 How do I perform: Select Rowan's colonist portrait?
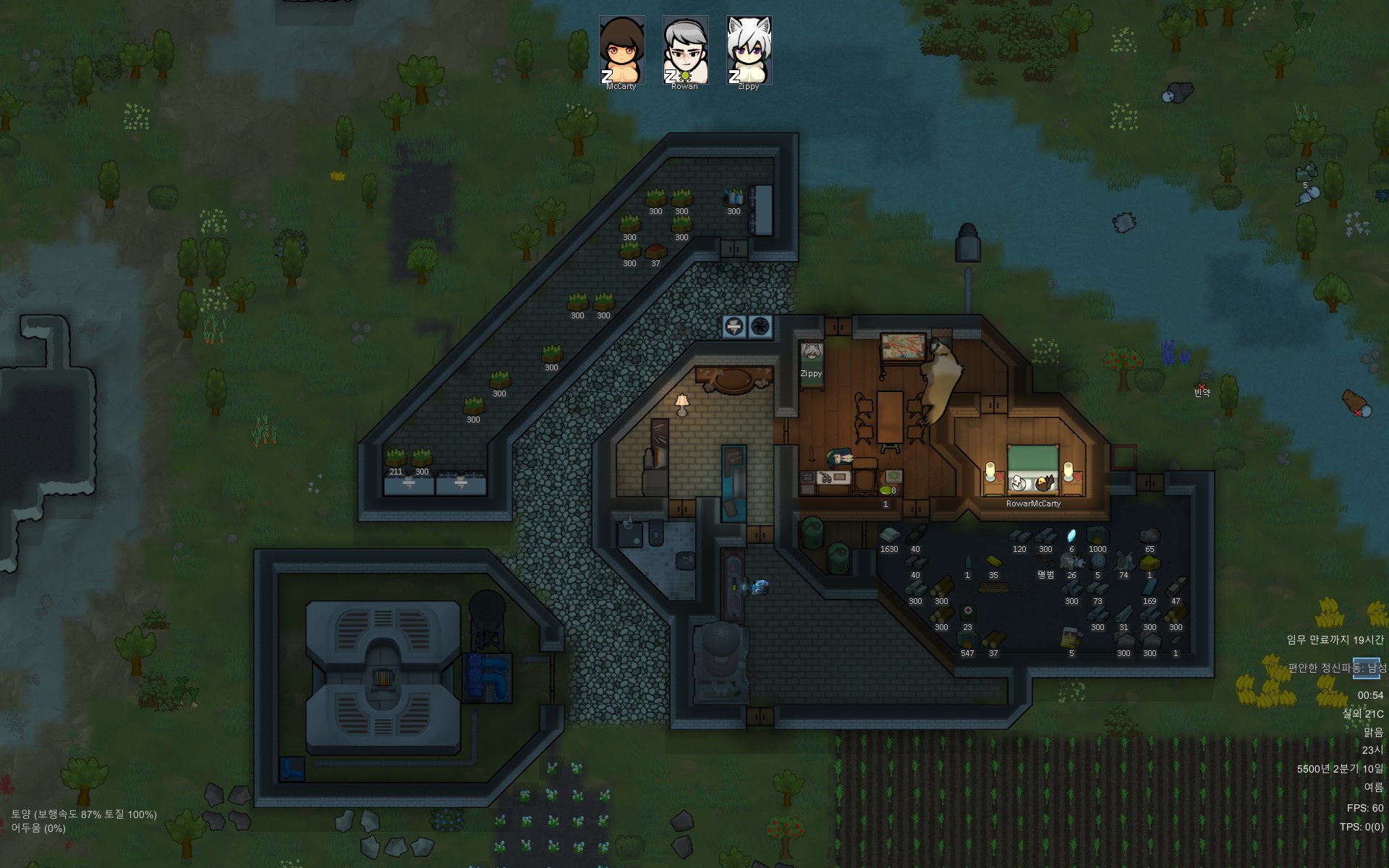click(685, 49)
